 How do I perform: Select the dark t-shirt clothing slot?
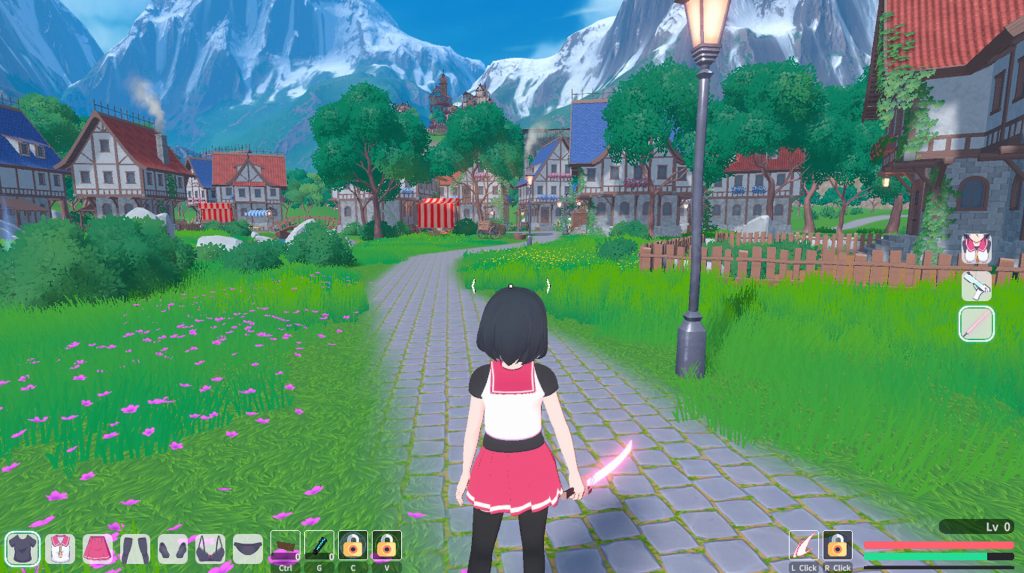[22, 547]
